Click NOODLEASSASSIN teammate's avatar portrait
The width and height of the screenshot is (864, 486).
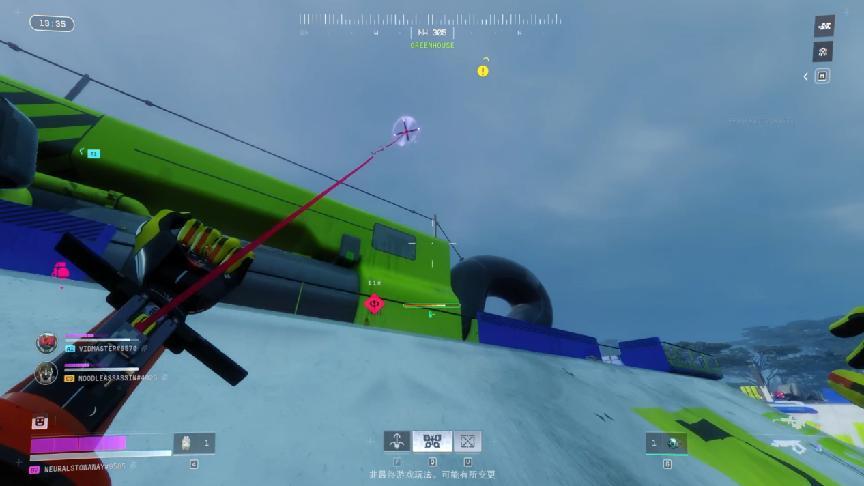[x=46, y=373]
